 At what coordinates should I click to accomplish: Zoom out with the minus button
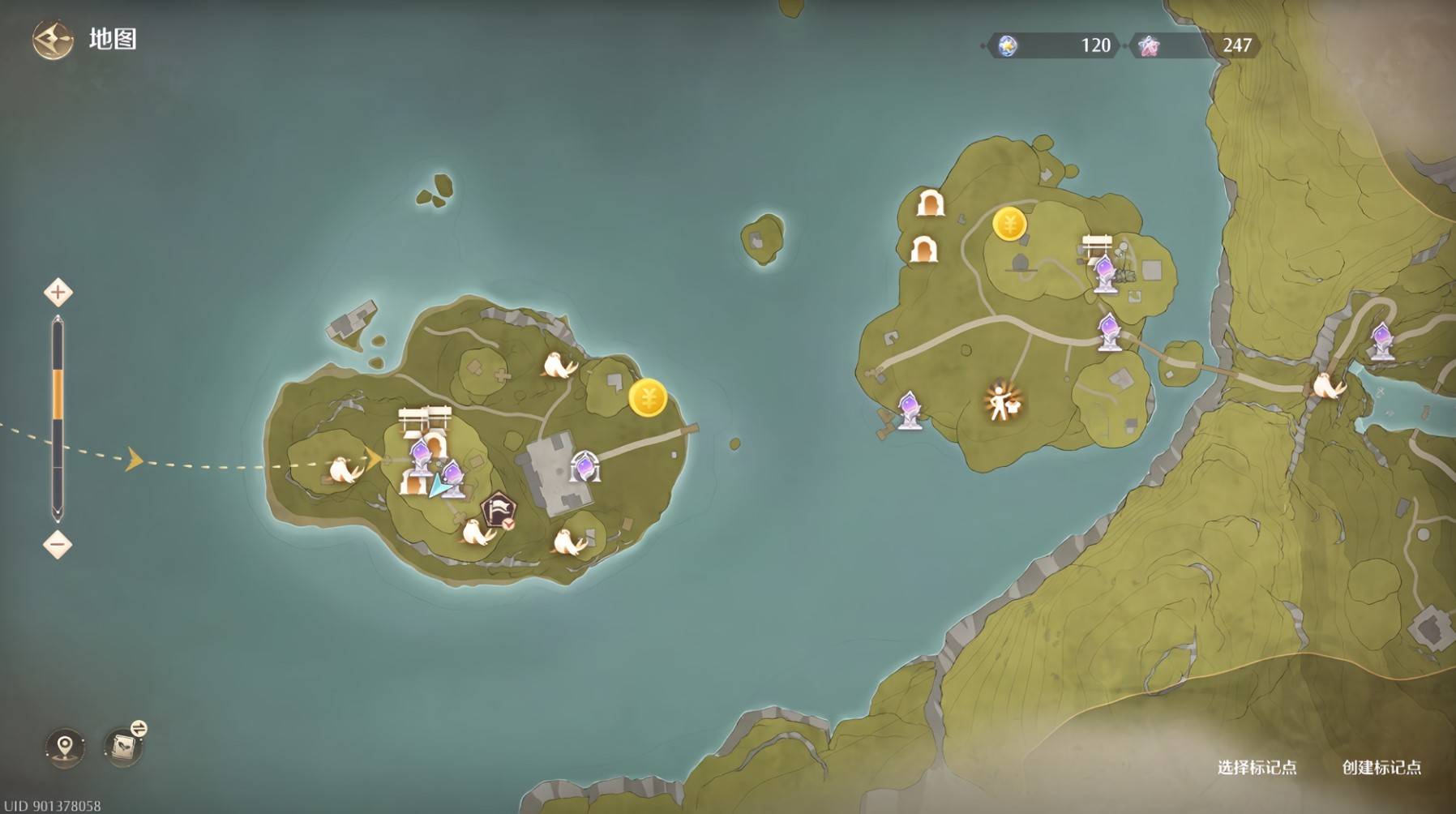coord(58,544)
